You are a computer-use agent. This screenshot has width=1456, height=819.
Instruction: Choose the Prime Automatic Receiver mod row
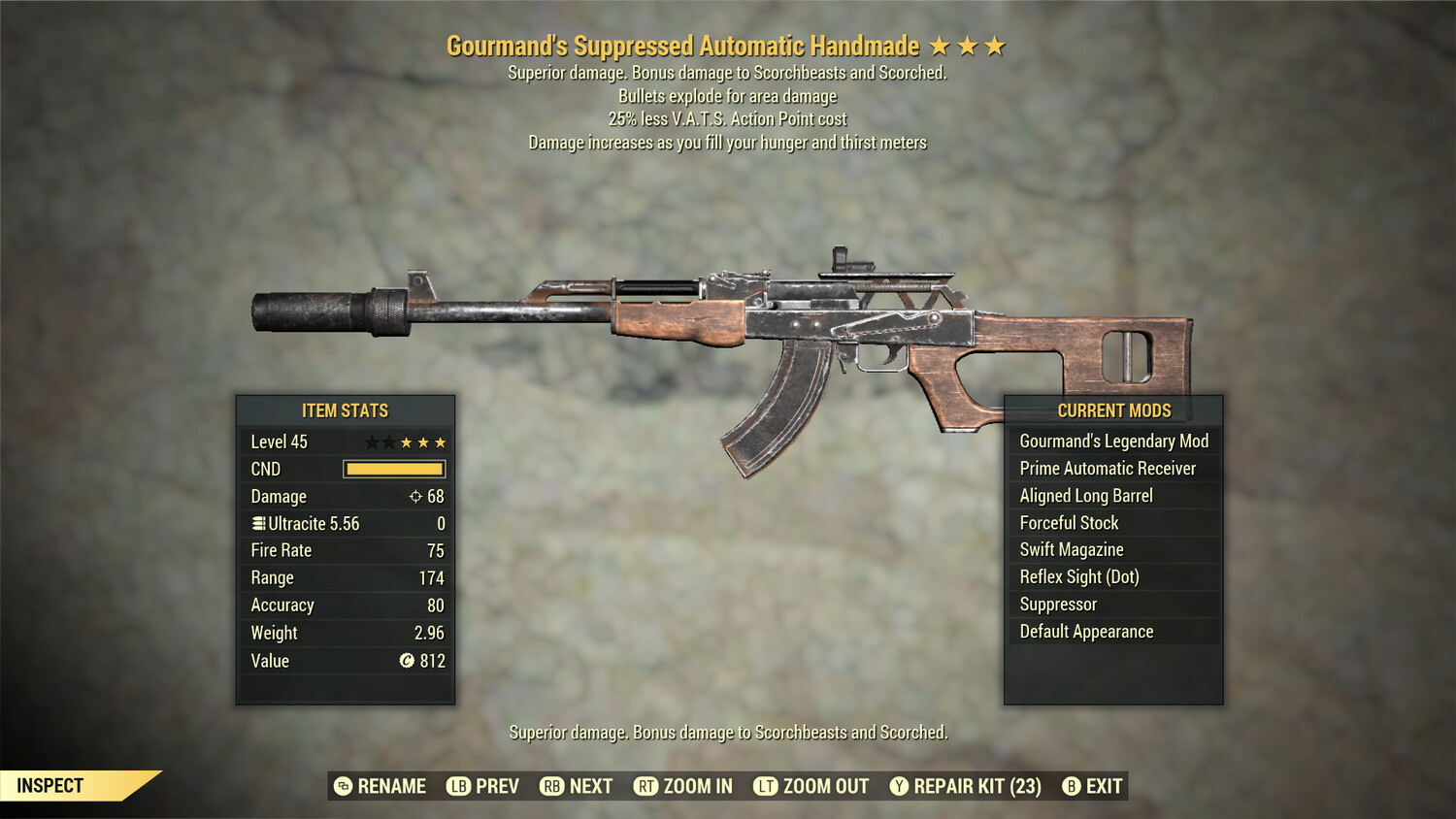point(1108,469)
